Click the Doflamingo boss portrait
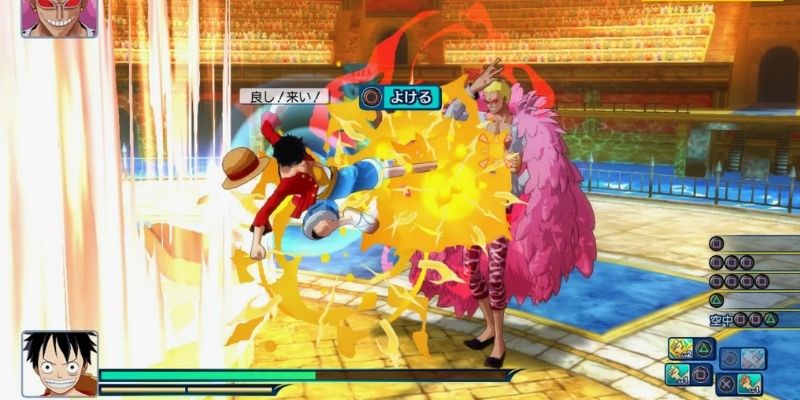The height and width of the screenshot is (400, 800). [x=59, y=18]
